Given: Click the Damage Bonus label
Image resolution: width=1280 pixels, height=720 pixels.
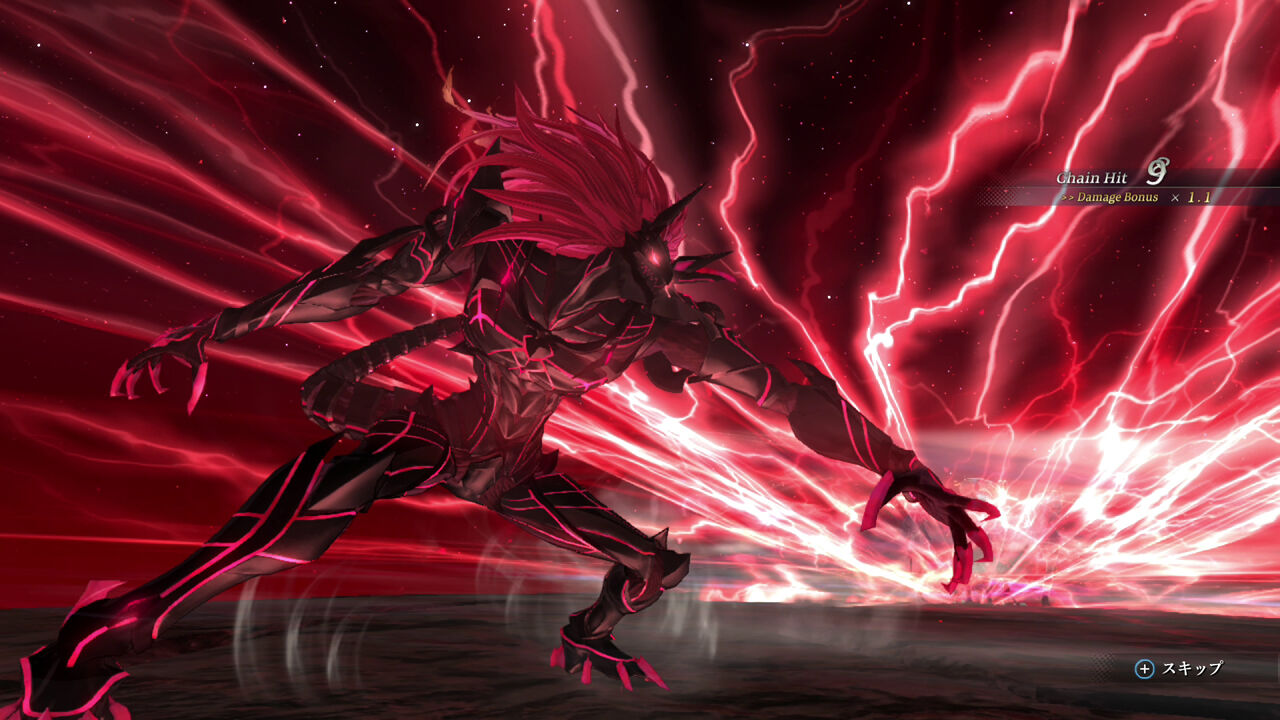Looking at the screenshot, I should tap(1115, 198).
